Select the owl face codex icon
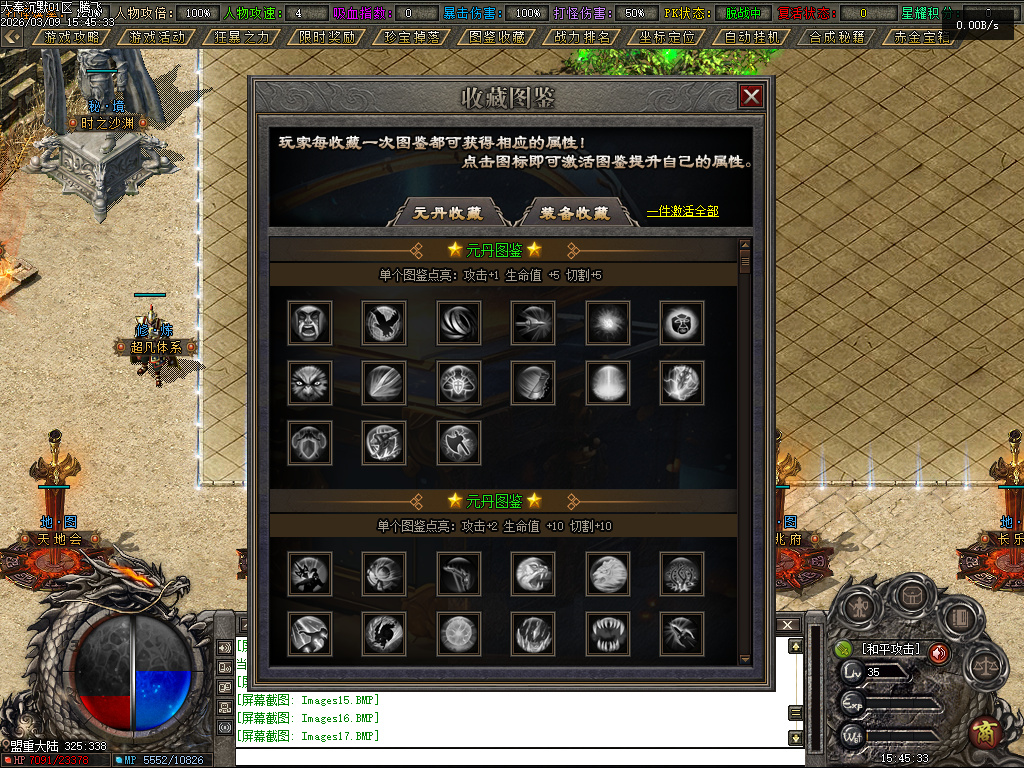The image size is (1024, 768). (309, 382)
